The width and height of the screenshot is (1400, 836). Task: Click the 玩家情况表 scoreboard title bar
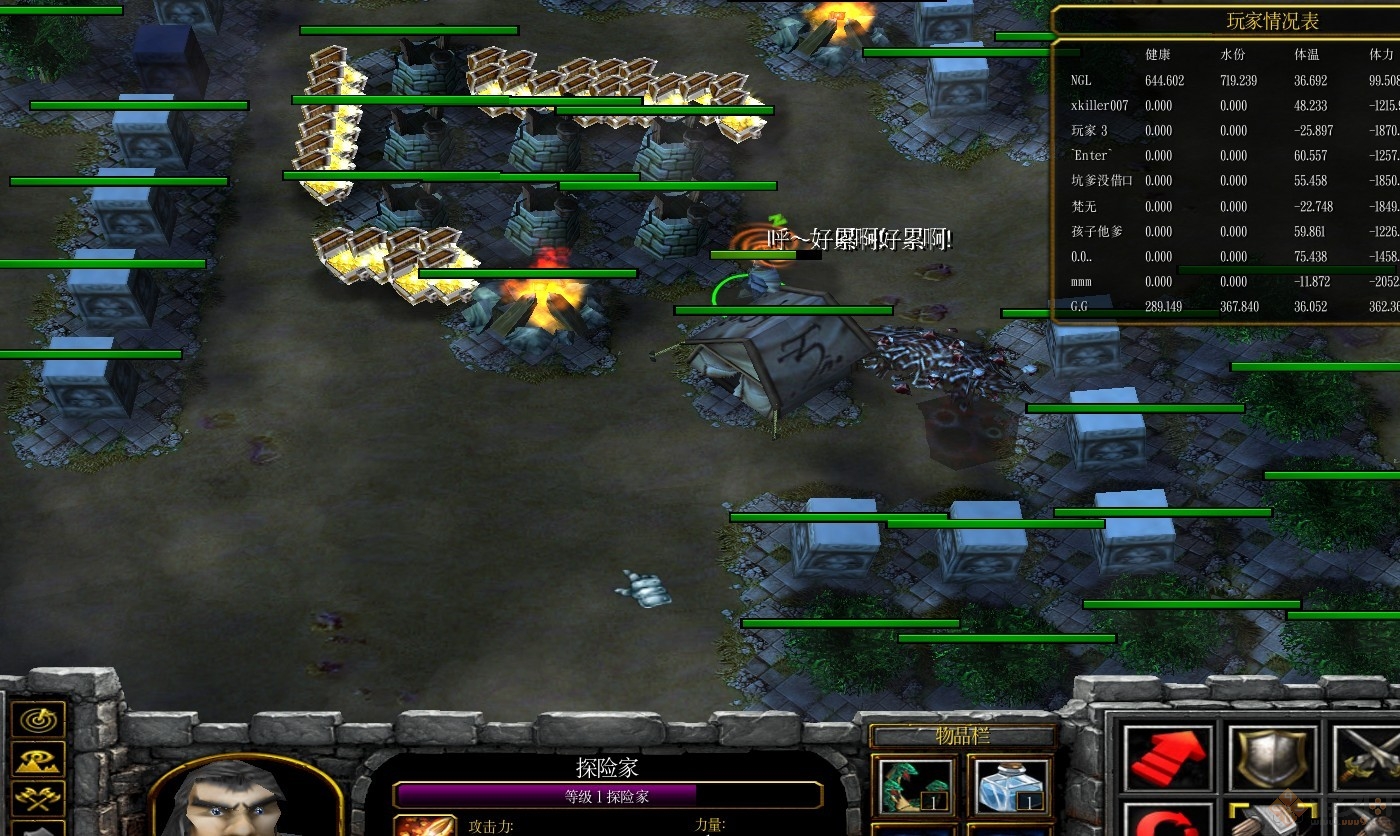click(1271, 21)
